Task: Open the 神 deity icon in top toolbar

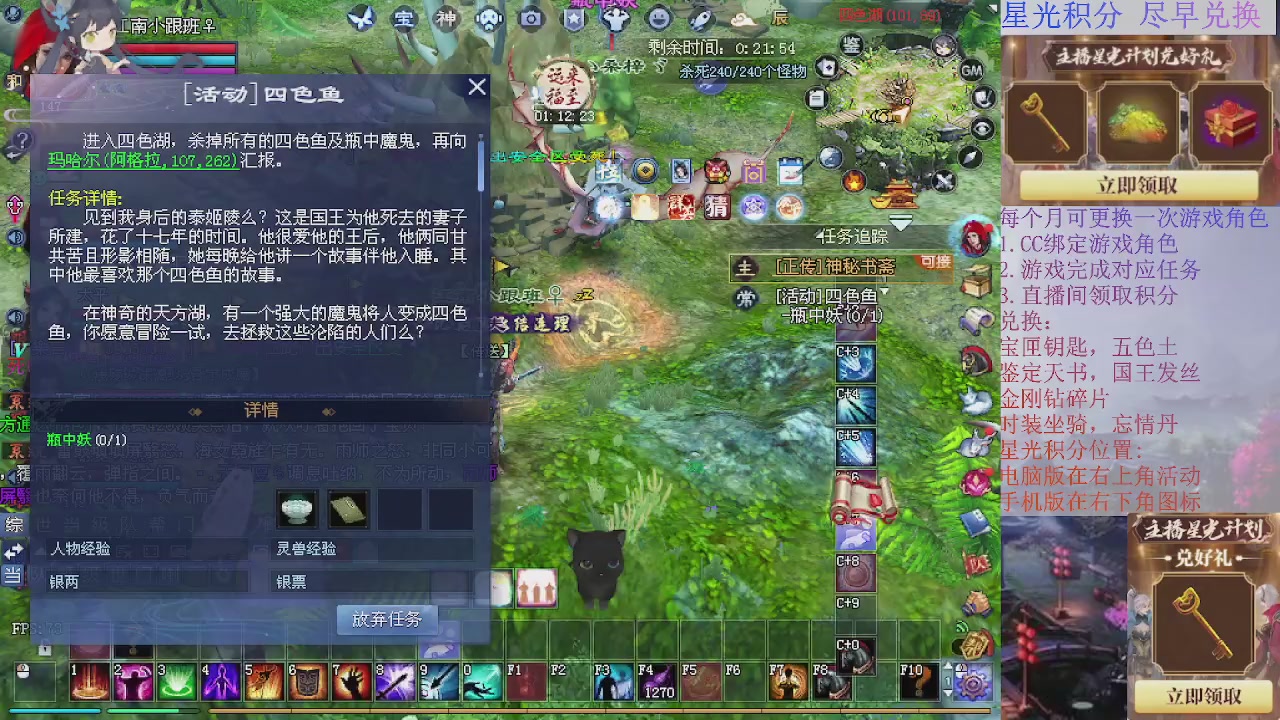Action: [x=446, y=18]
